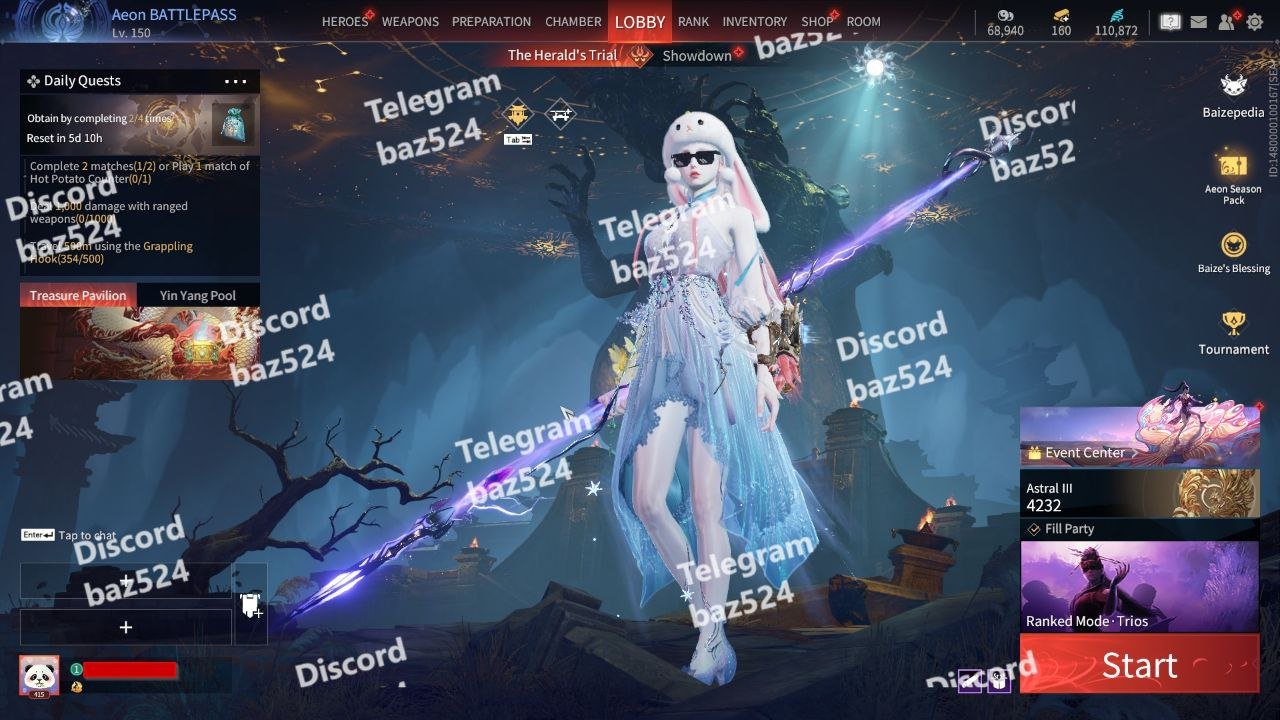This screenshot has width=1280, height=720.
Task: Switch to the Chamber menu
Action: click(573, 22)
